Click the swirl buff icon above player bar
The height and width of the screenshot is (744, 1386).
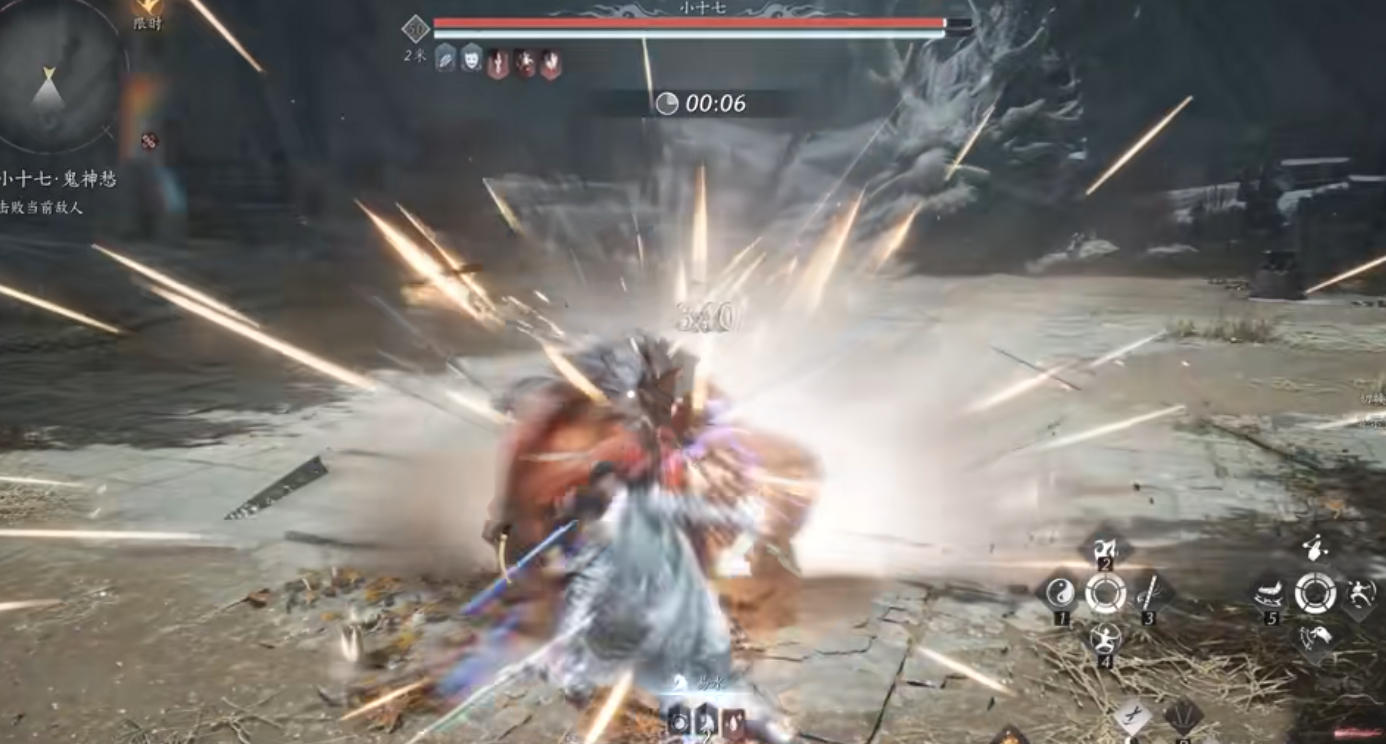click(x=679, y=720)
